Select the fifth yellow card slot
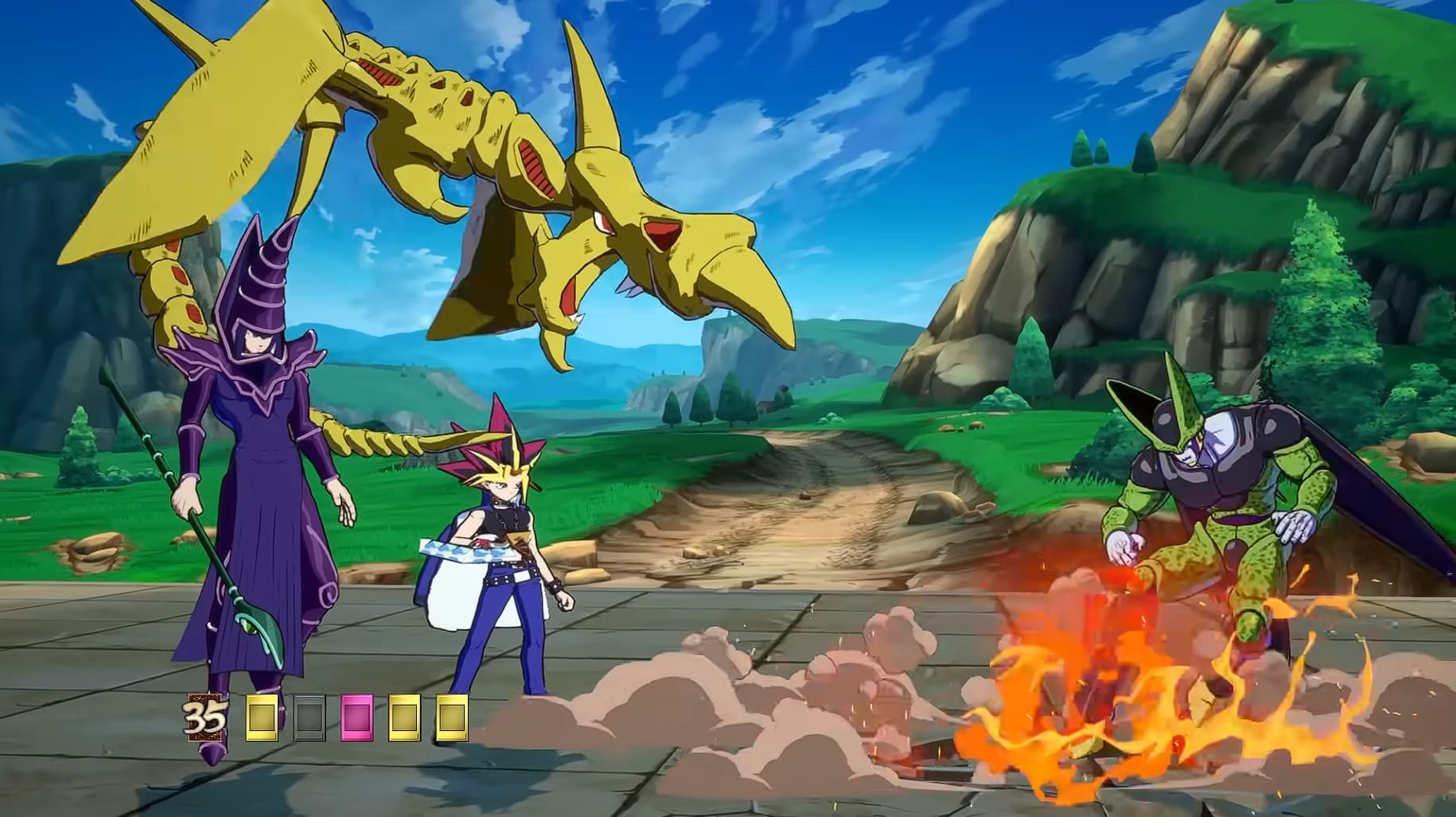 pyautogui.click(x=450, y=717)
